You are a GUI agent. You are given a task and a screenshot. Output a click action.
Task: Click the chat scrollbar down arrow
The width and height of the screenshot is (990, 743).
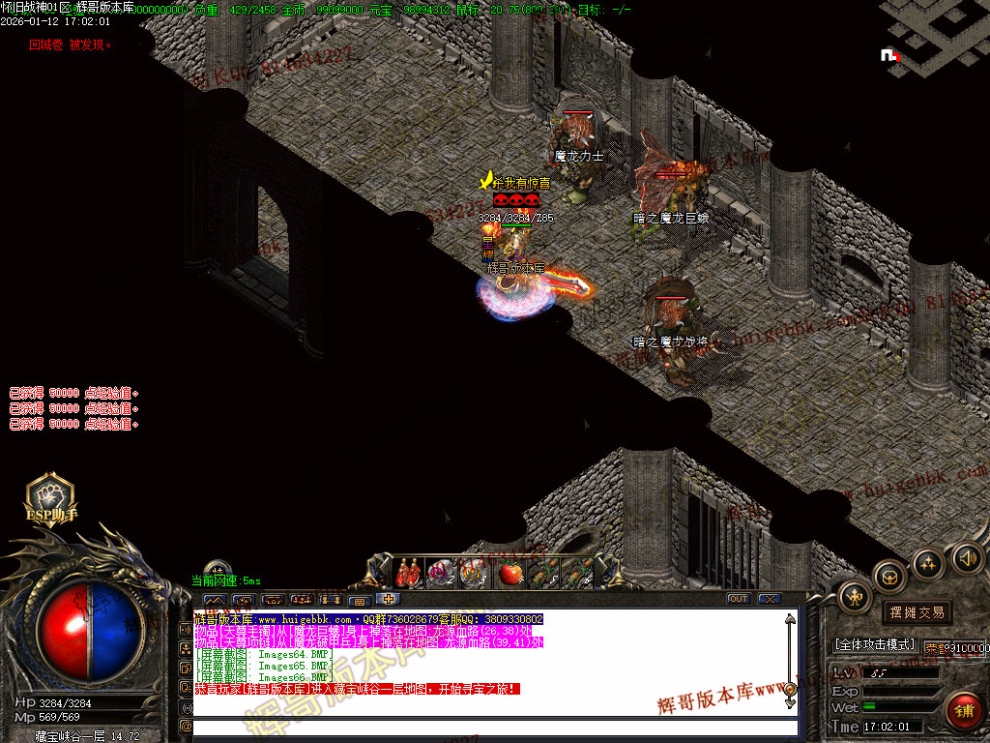(x=790, y=704)
